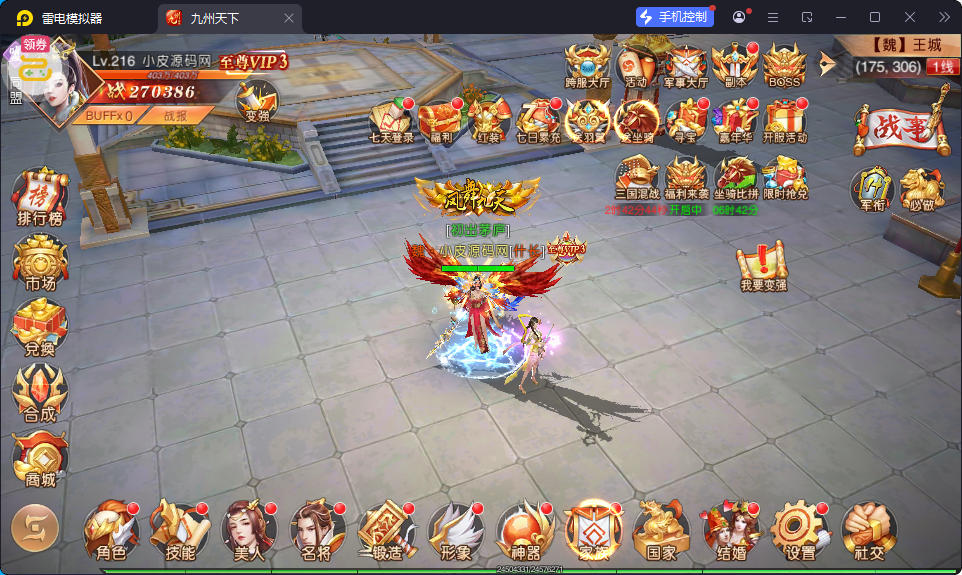This screenshot has width=962, height=575.
Task: Open the 角色 character menu
Action: [x=110, y=530]
